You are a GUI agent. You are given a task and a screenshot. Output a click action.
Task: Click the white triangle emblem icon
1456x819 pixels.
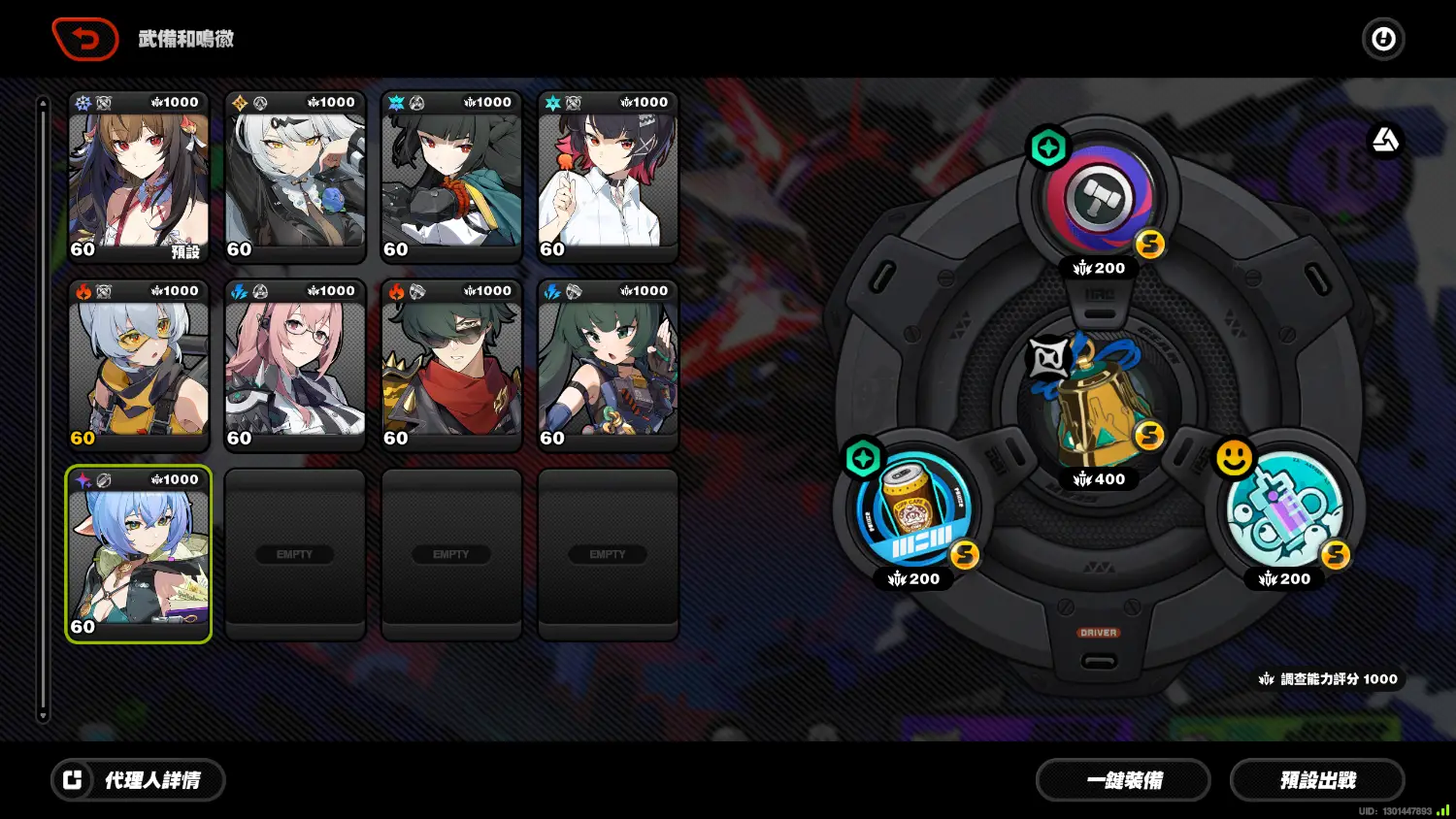click(x=1385, y=141)
